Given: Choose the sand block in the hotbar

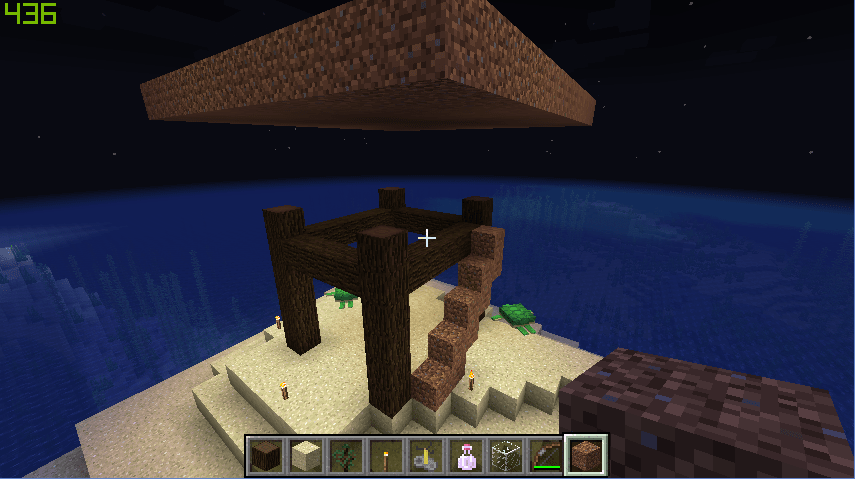Looking at the screenshot, I should click(307, 456).
